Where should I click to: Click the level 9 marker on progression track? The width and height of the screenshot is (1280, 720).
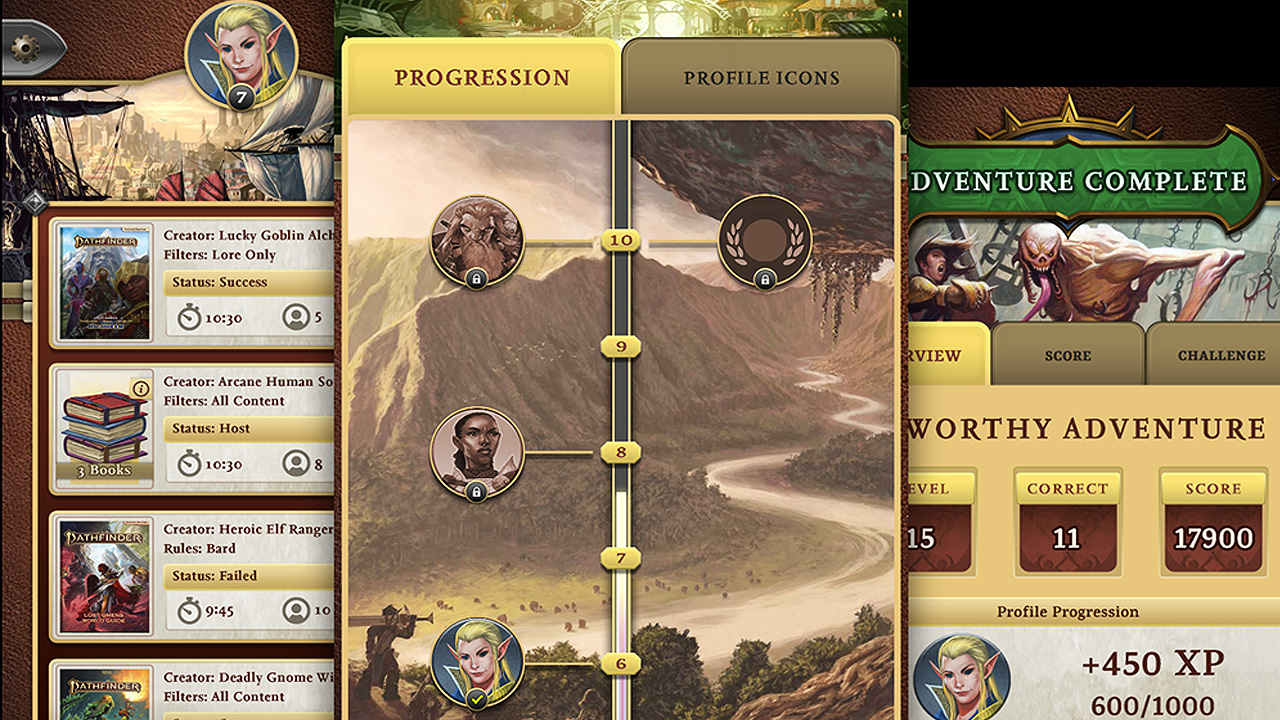(x=622, y=346)
